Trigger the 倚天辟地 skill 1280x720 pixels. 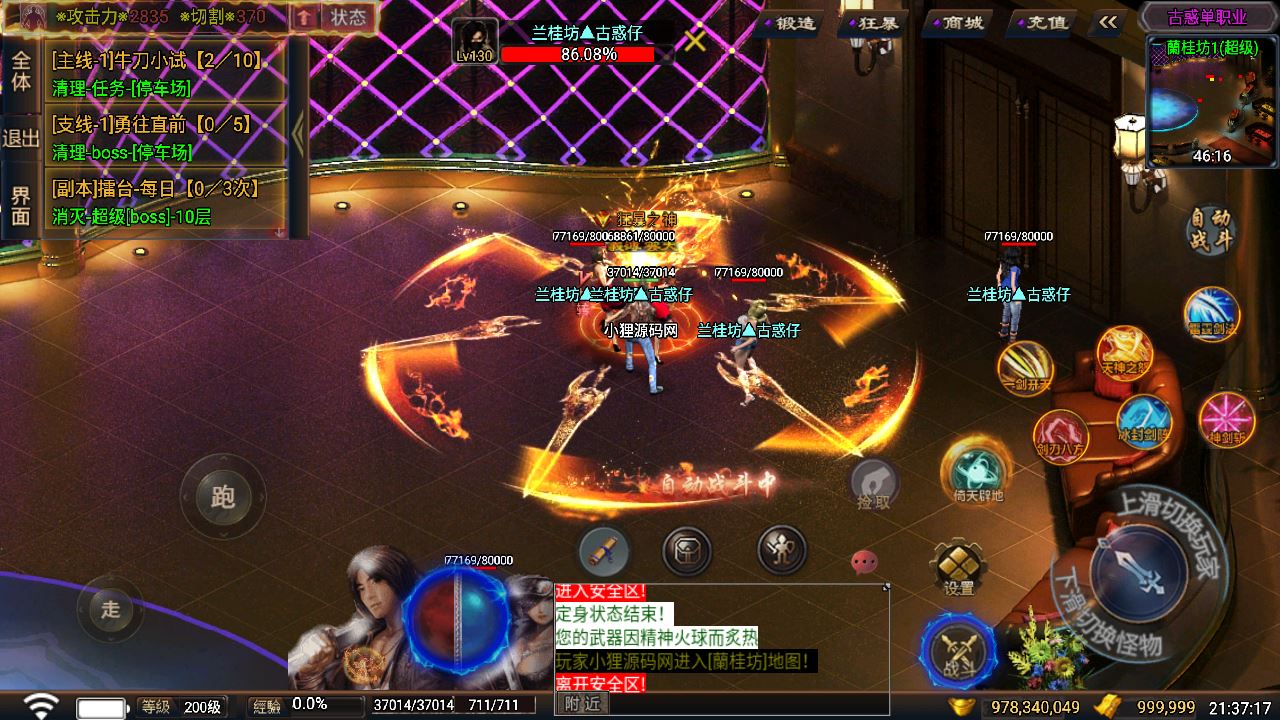977,471
